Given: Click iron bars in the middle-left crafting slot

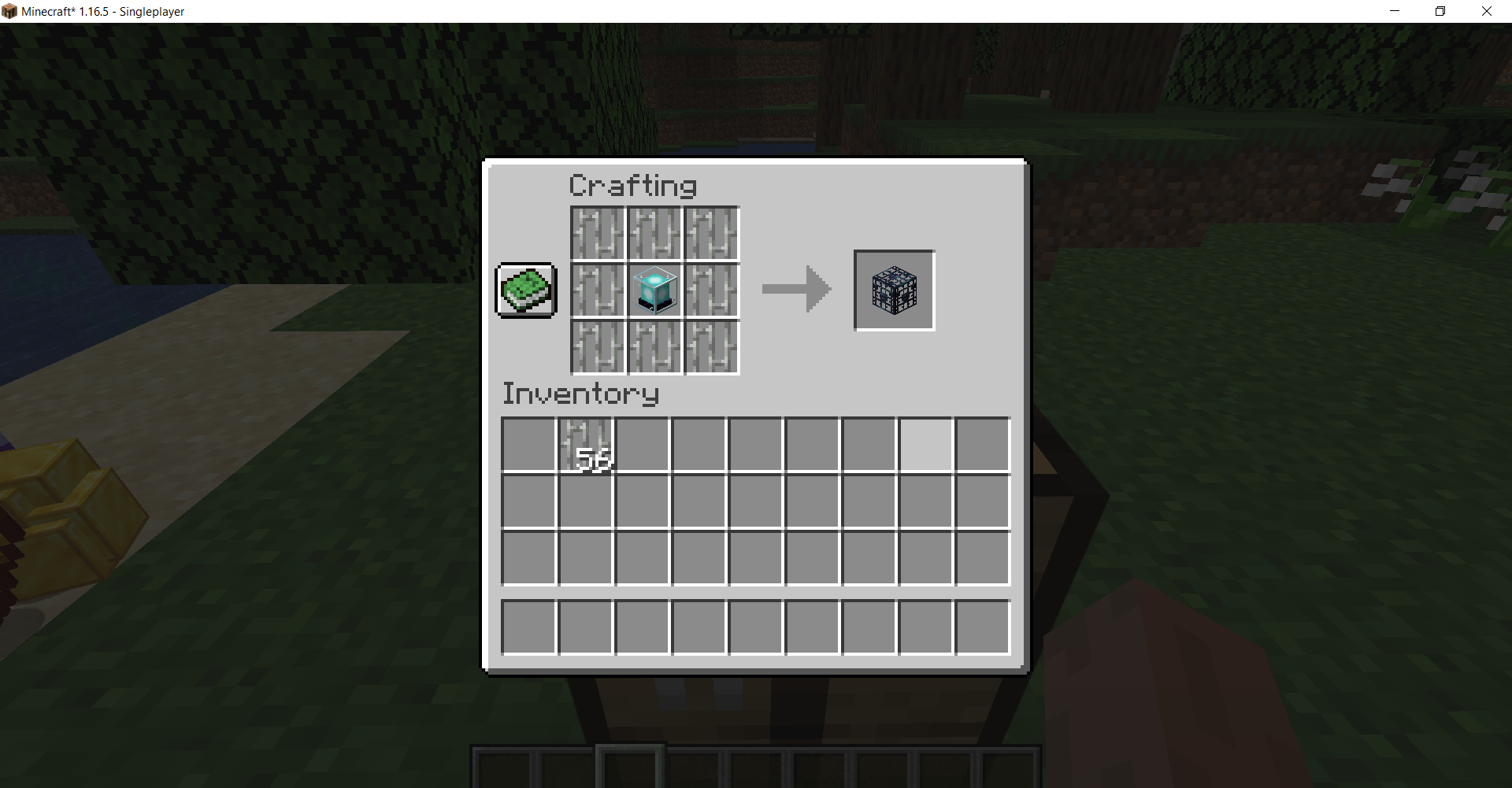Looking at the screenshot, I should pos(597,290).
